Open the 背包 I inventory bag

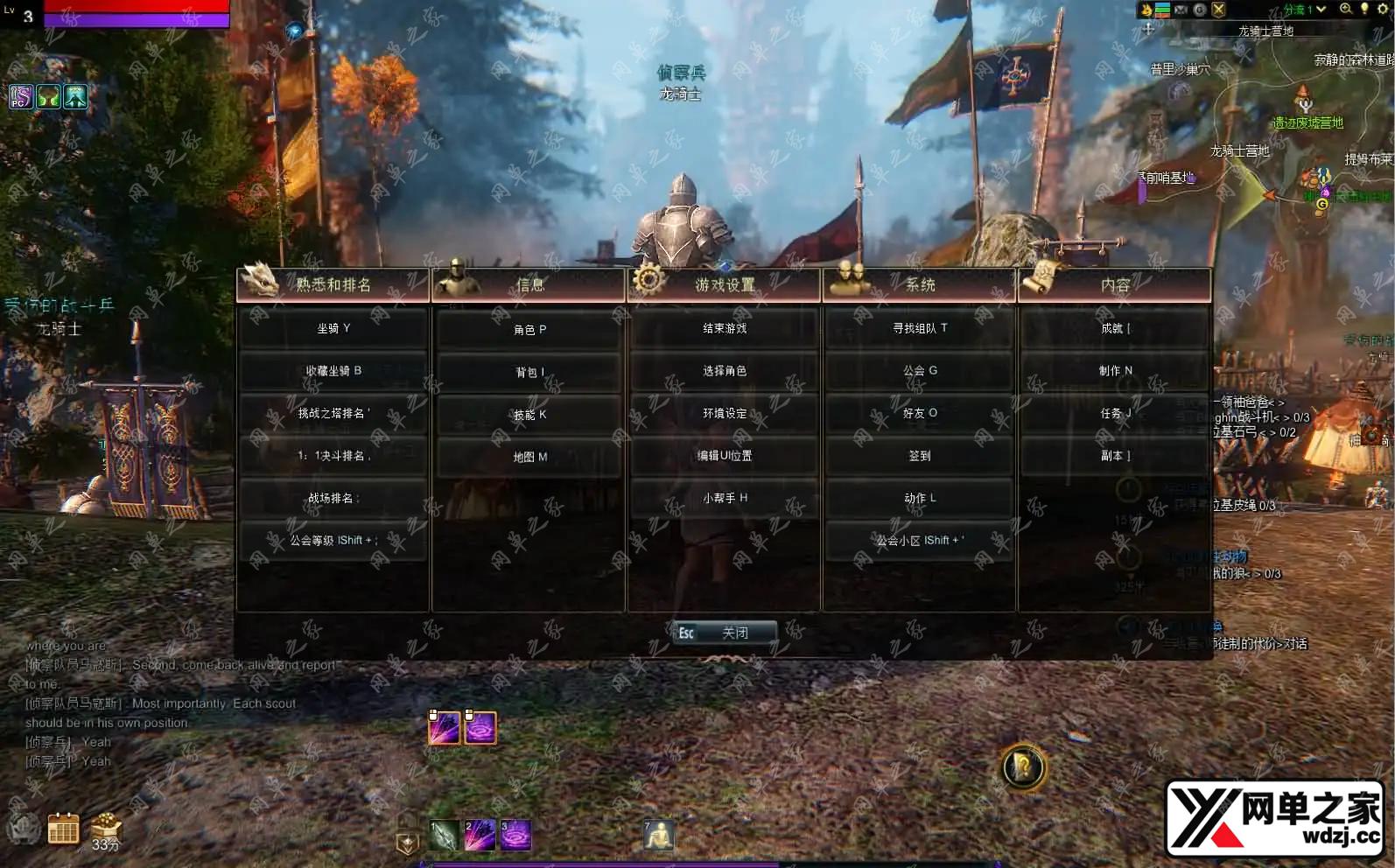529,373
